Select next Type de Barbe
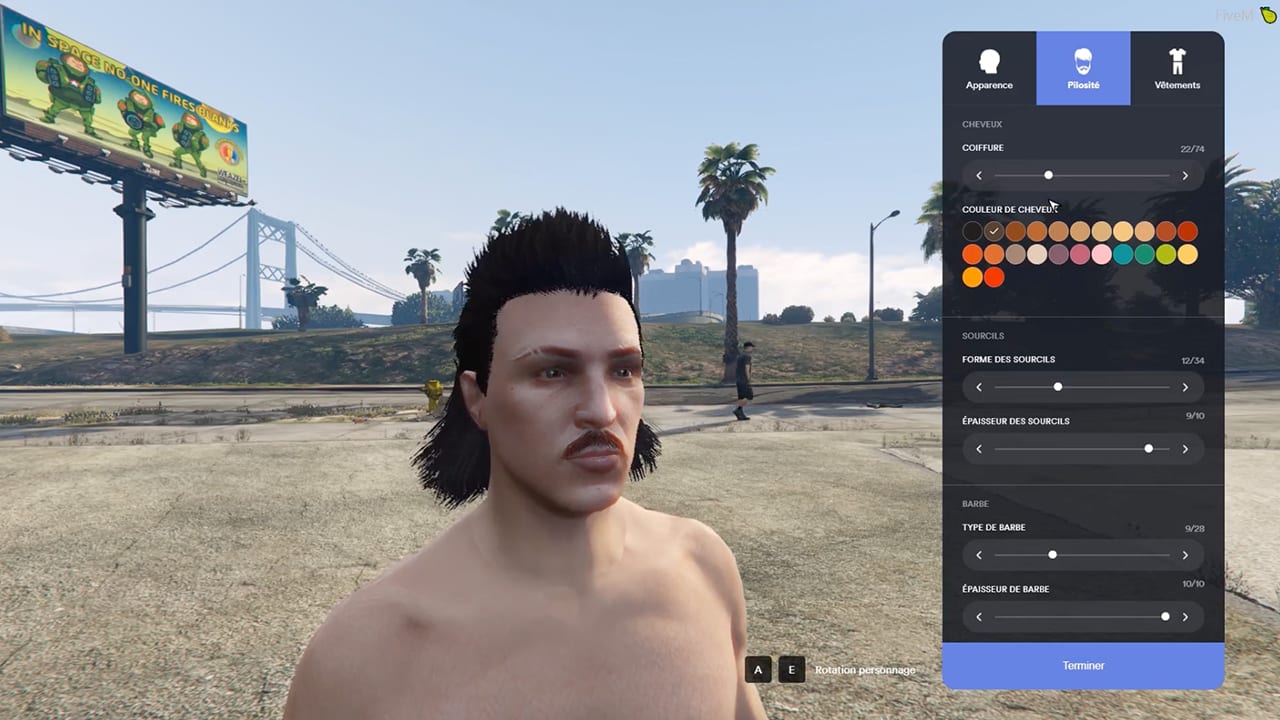The height and width of the screenshot is (720, 1280). tap(1185, 555)
